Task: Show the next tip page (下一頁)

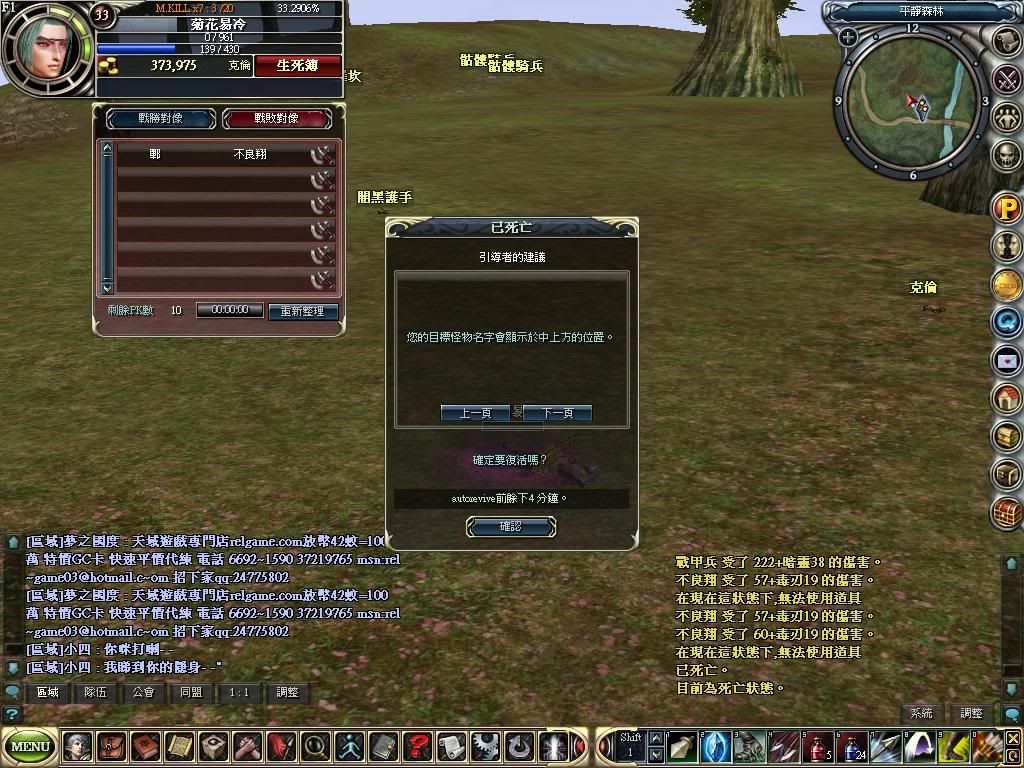Action: [557, 413]
